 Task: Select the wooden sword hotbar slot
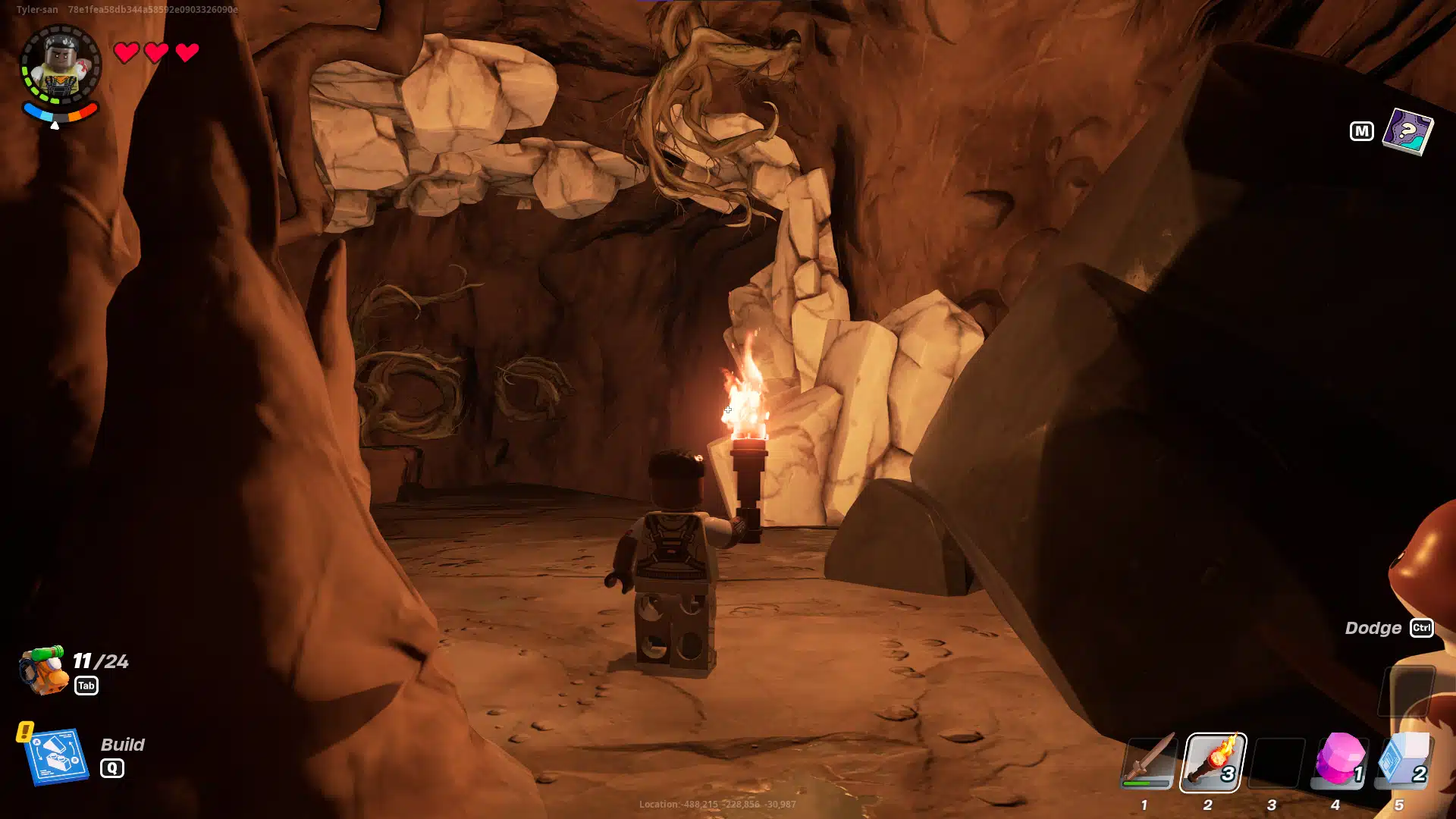point(1148,761)
